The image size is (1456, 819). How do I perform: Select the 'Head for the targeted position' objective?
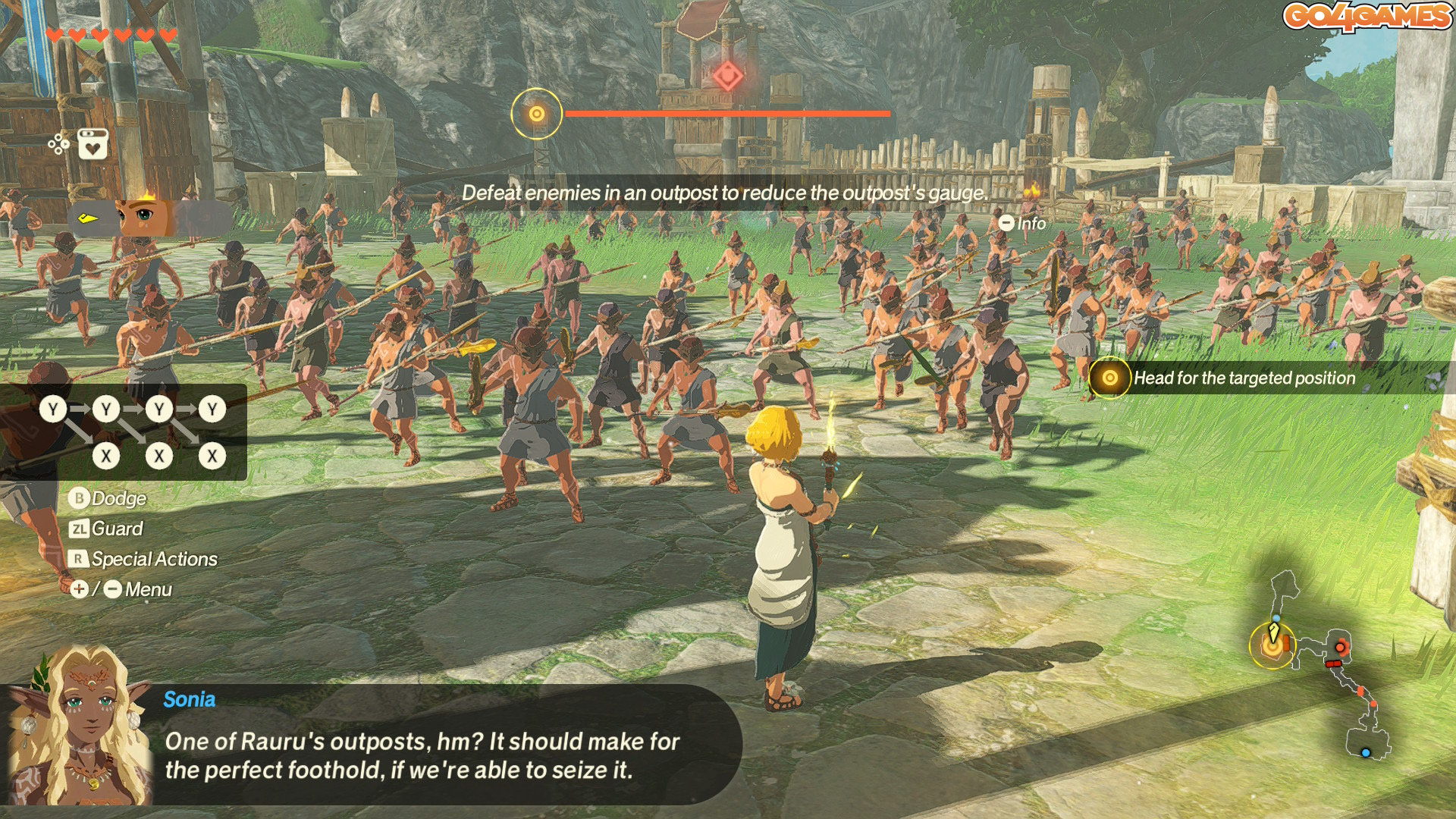1244,378
